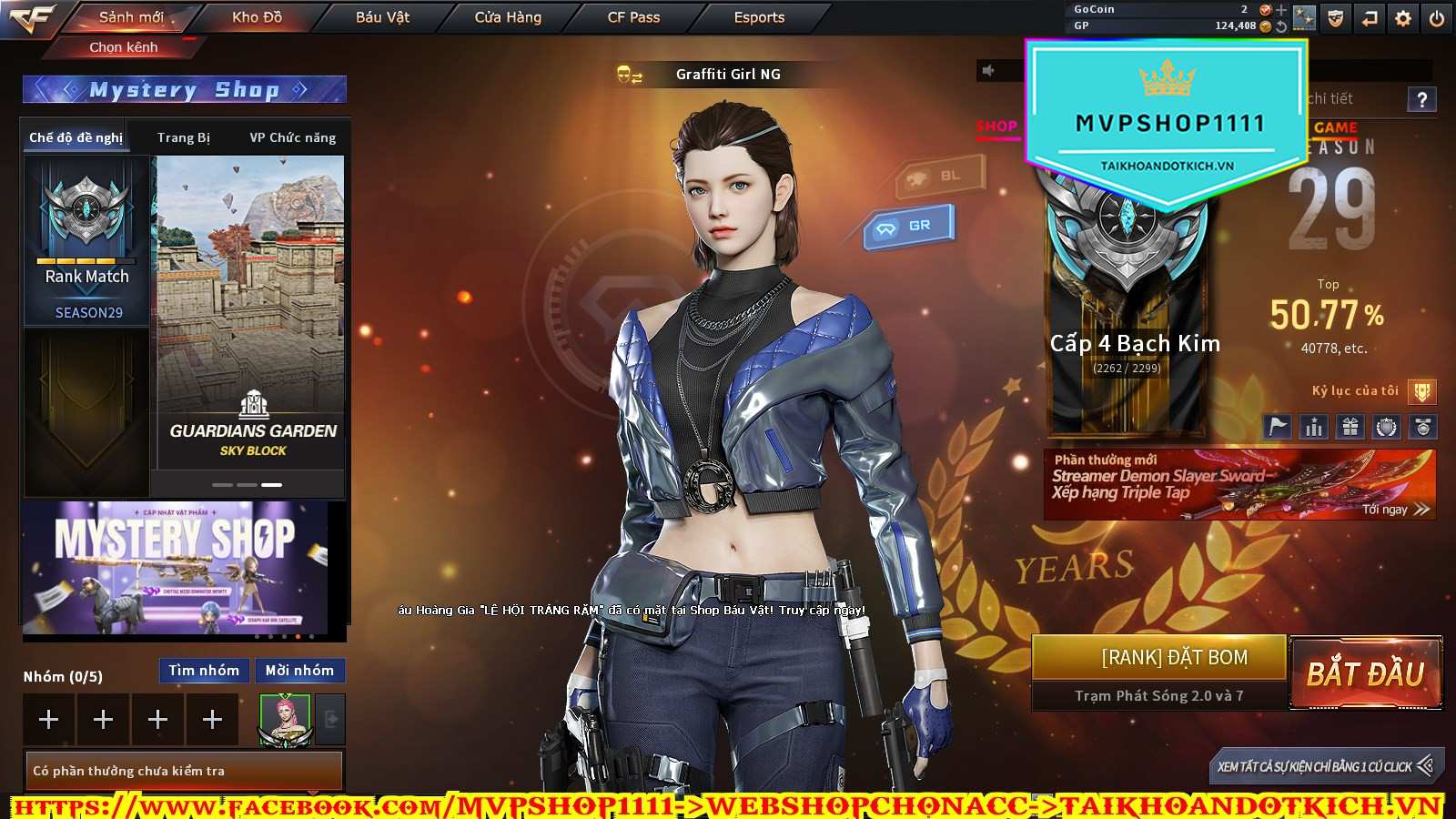This screenshot has width=1456, height=819.
Task: Open the Kho Đồ inventory menu
Action: point(257,17)
